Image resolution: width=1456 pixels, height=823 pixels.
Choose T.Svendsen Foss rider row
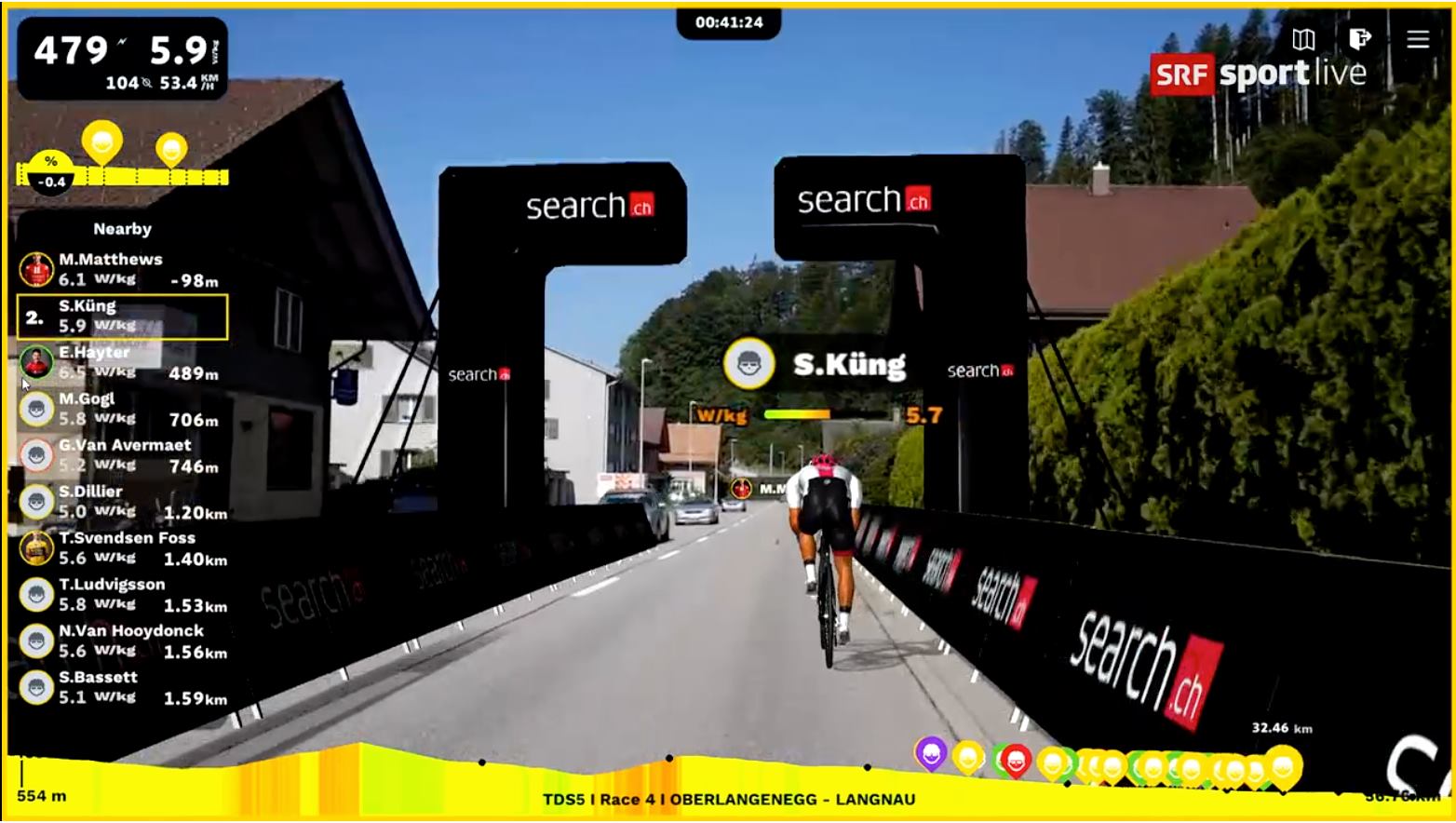point(123,548)
